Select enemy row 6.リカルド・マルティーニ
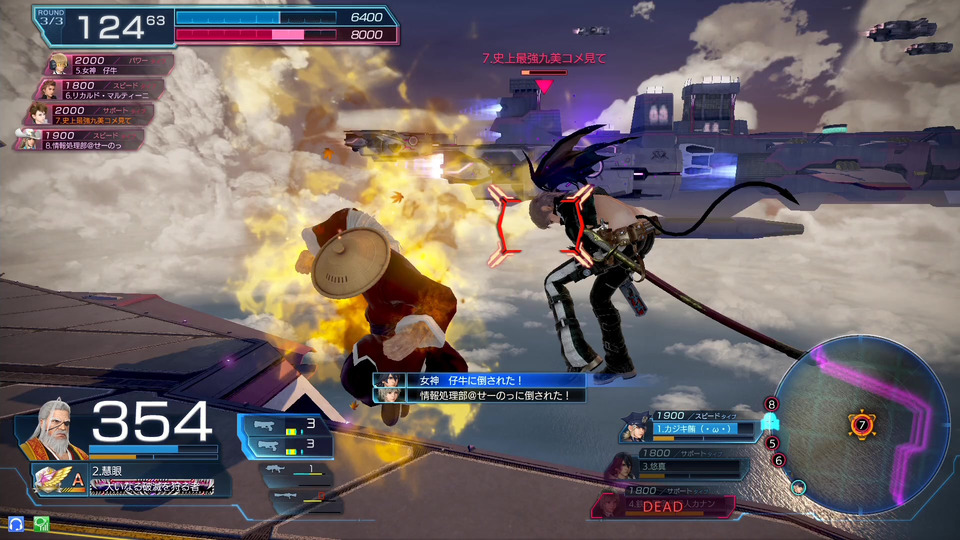The width and height of the screenshot is (960, 540). (x=100, y=91)
